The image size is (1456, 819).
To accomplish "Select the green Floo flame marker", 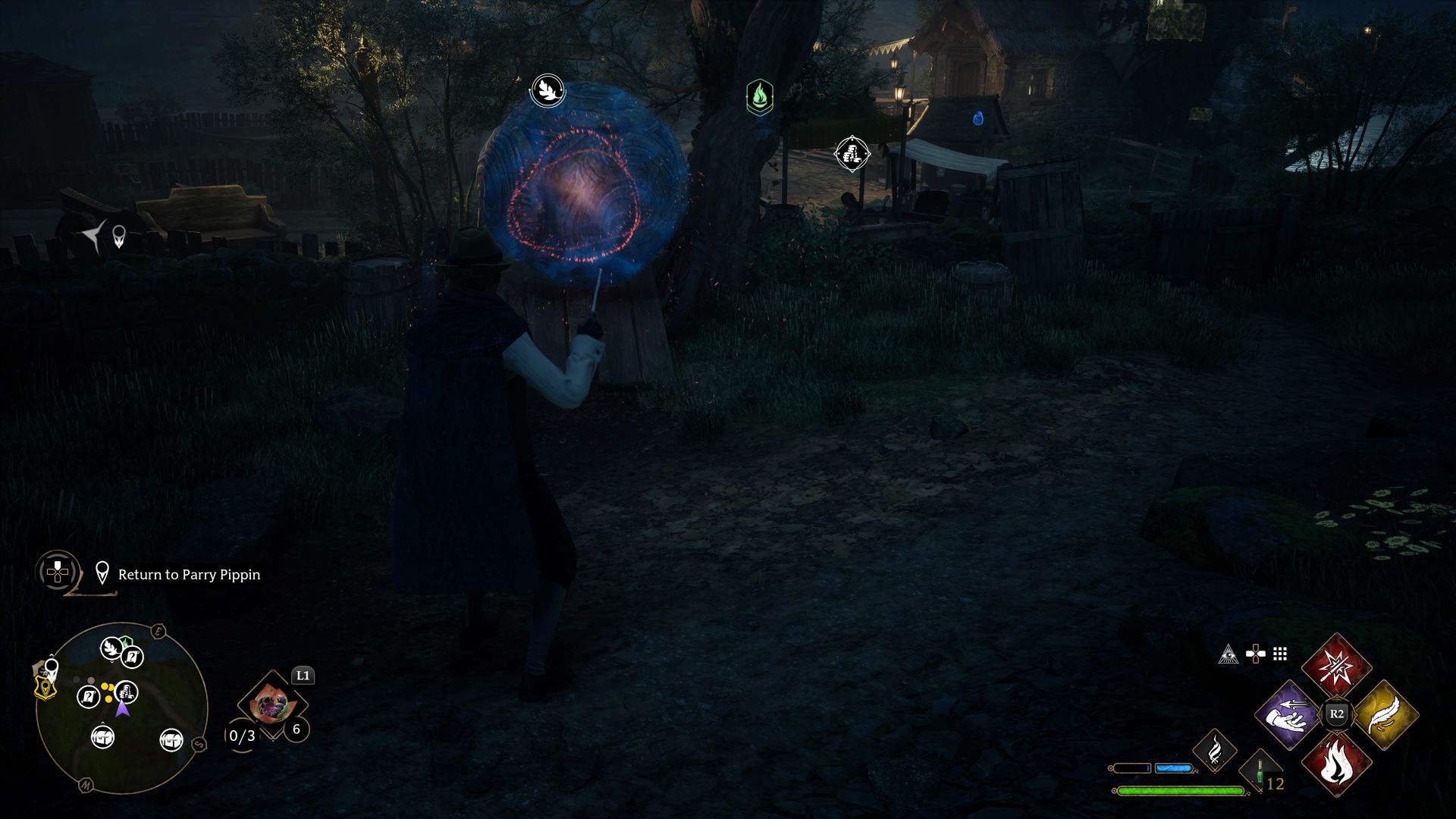I will point(759,97).
